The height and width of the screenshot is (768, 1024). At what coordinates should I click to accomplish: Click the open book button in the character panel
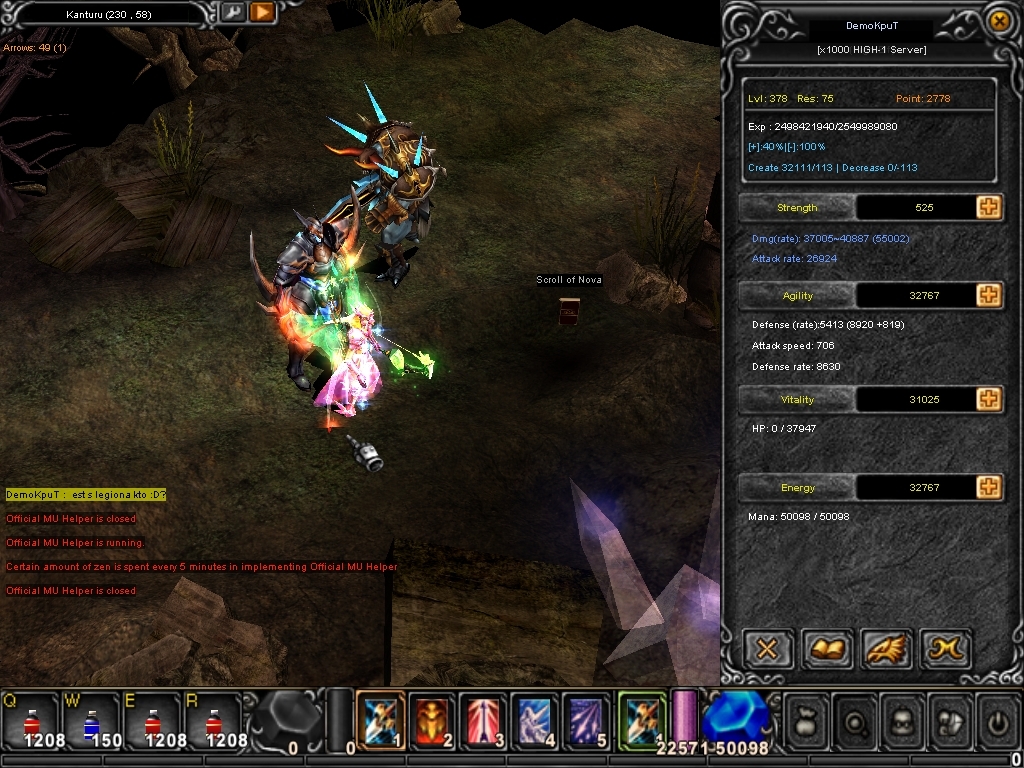coord(826,650)
